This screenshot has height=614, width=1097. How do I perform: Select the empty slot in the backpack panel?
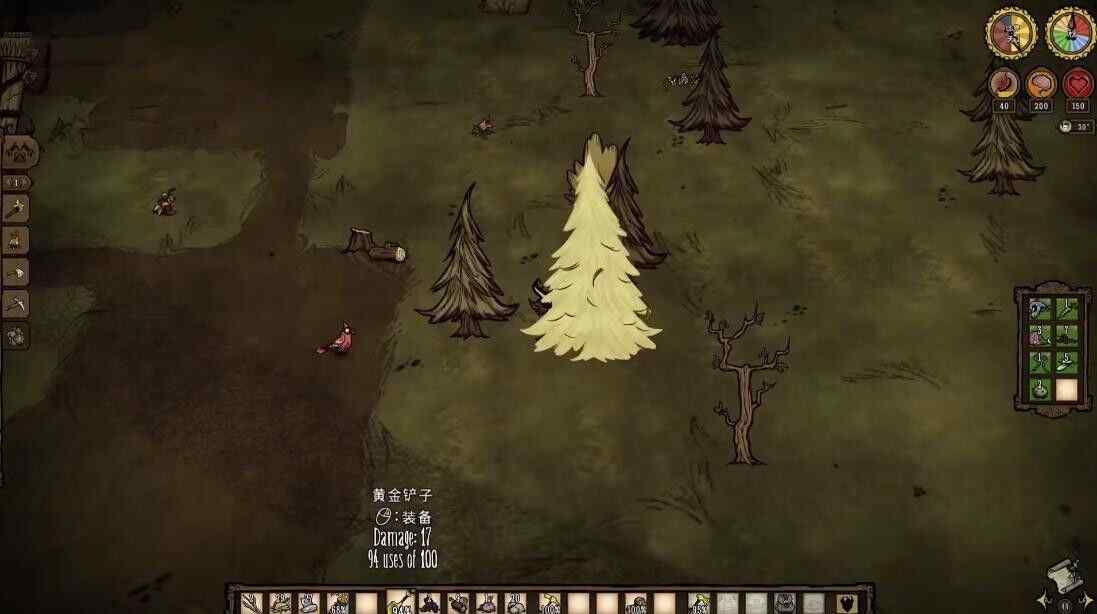(1067, 389)
